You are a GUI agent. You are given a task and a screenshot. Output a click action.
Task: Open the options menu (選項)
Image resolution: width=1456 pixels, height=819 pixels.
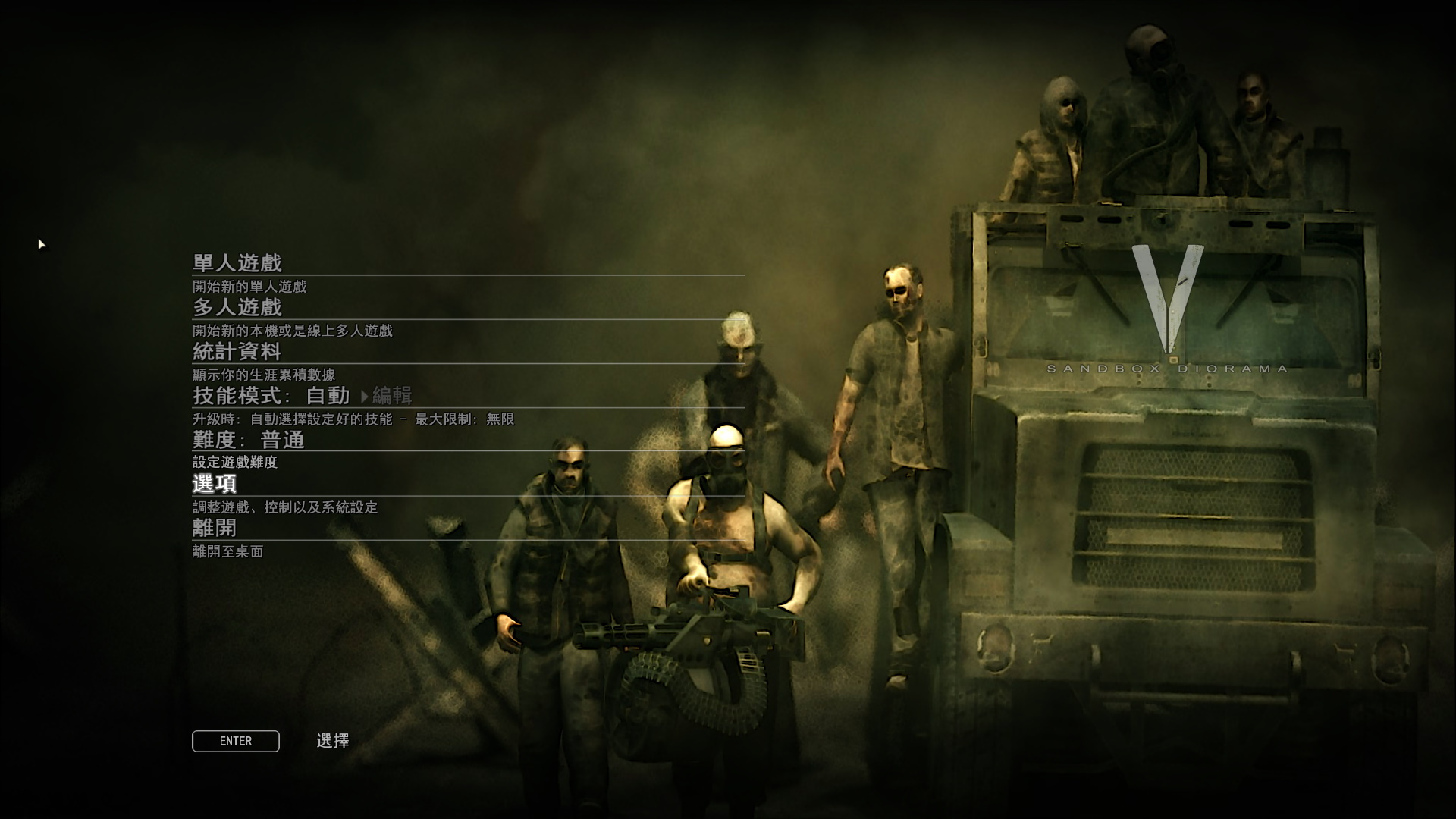click(x=215, y=484)
